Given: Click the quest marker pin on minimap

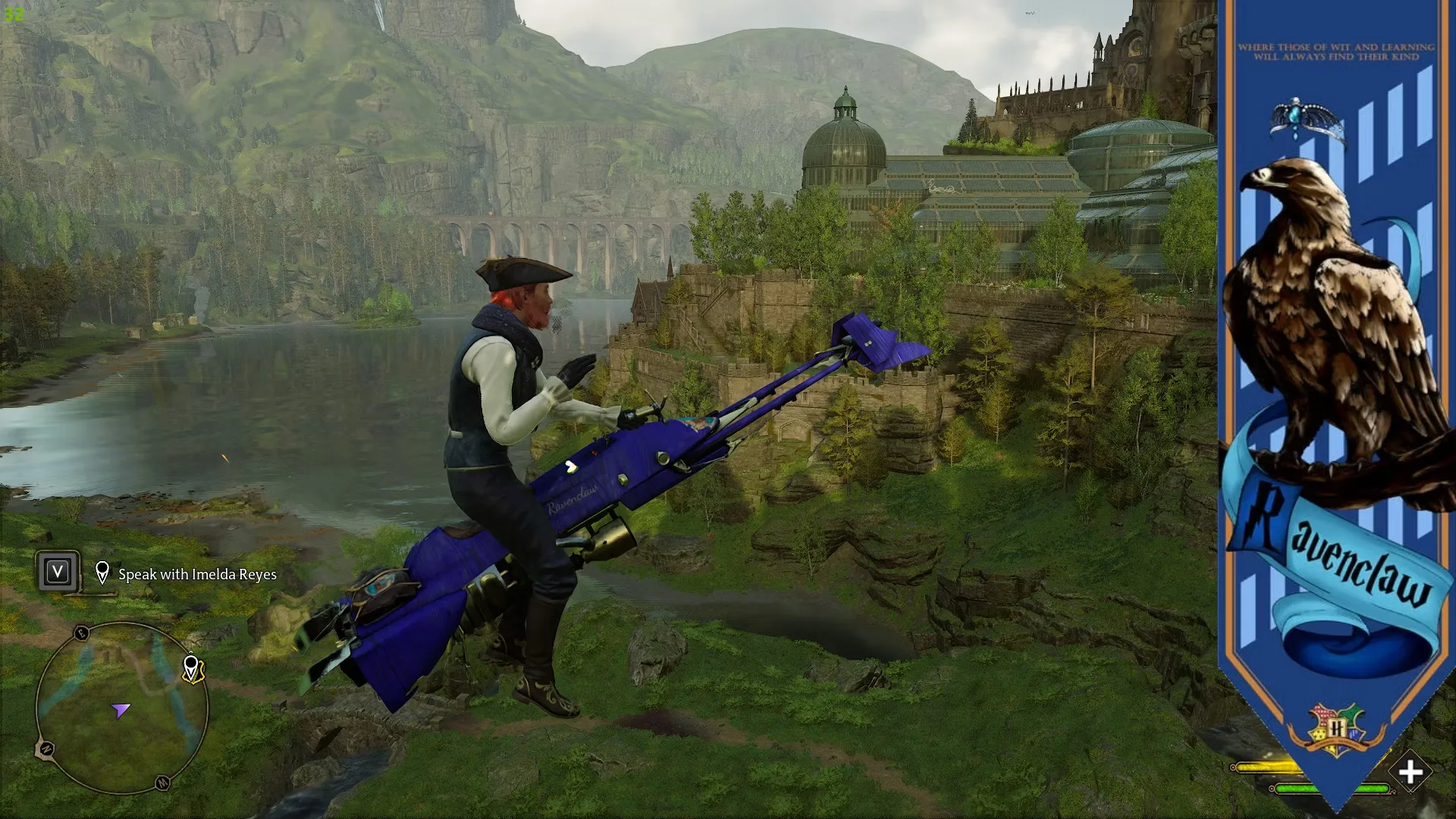Looking at the screenshot, I should tap(191, 668).
